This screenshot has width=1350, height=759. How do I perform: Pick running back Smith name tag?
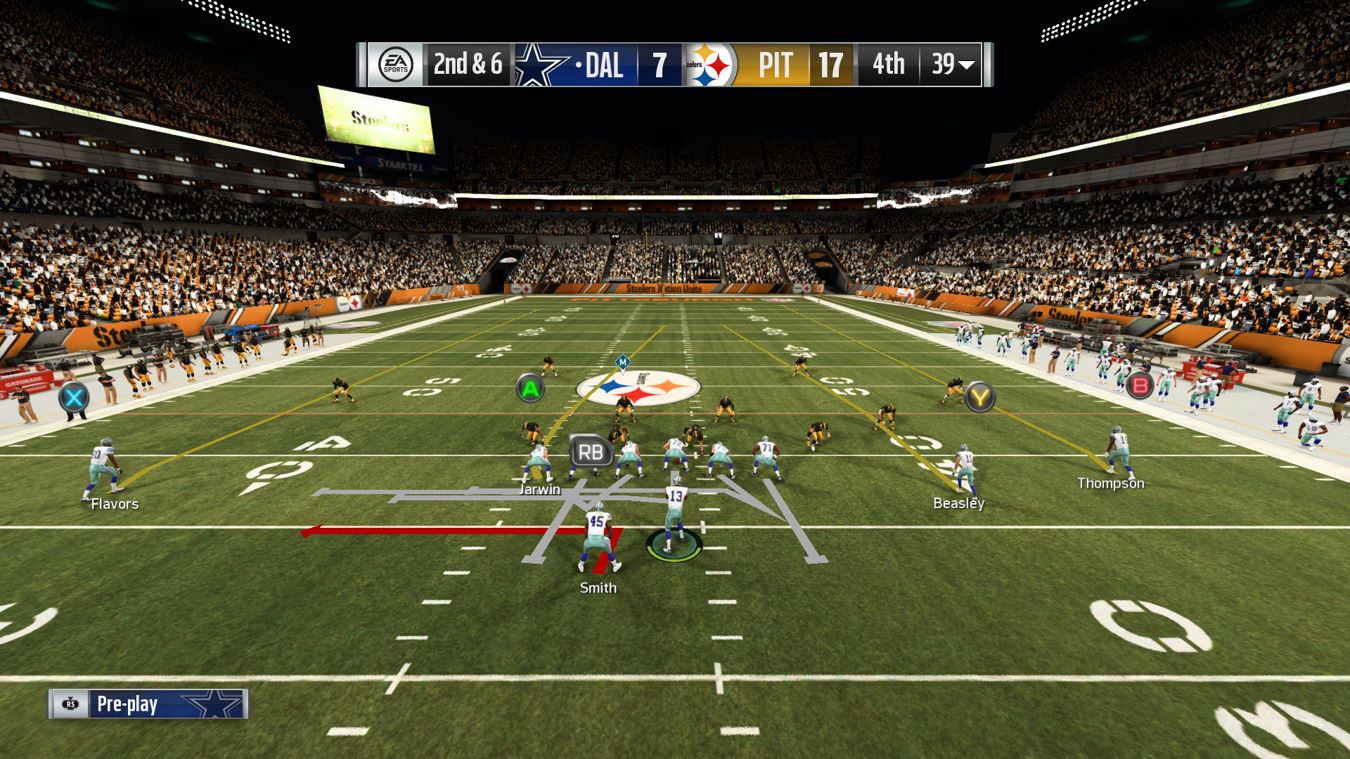pyautogui.click(x=598, y=588)
